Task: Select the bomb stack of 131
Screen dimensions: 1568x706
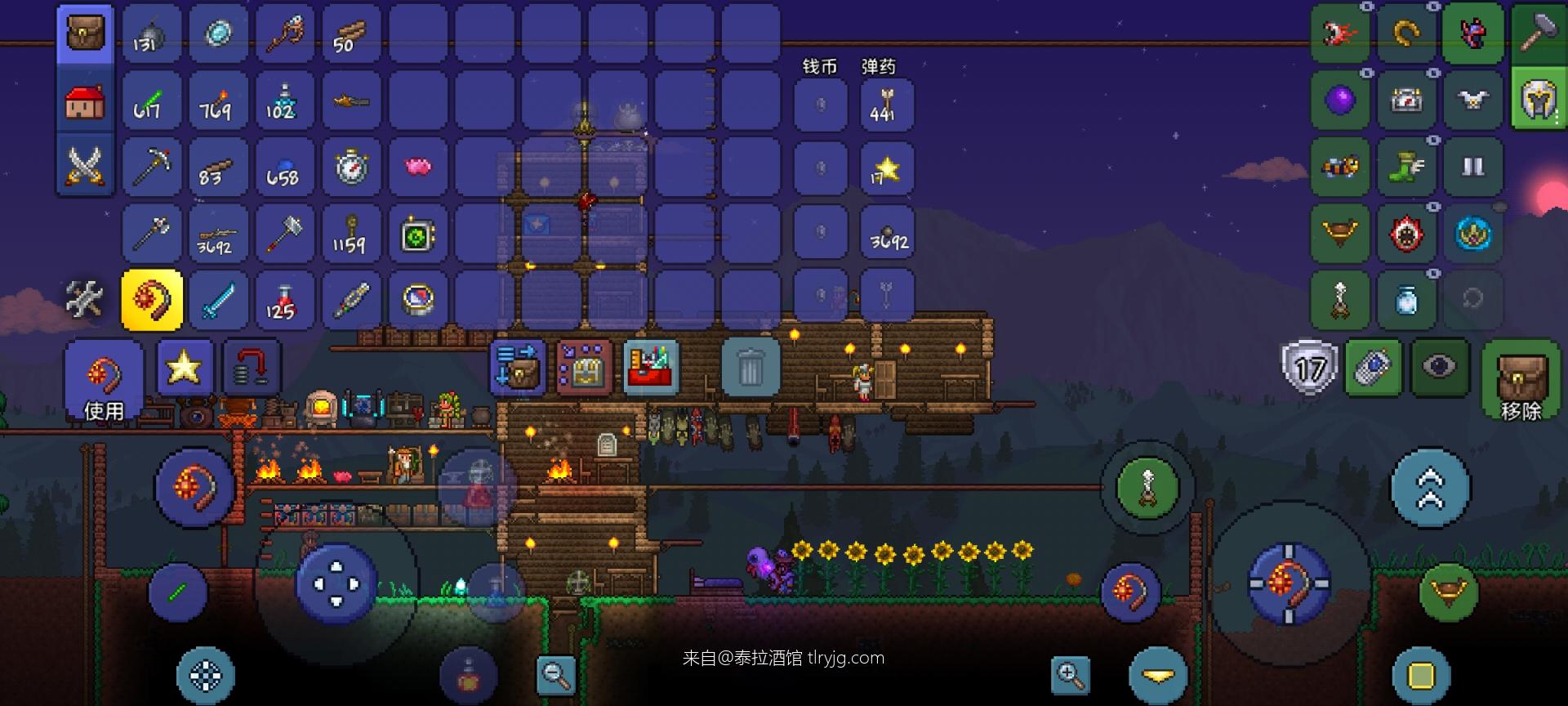Action: click(x=151, y=34)
